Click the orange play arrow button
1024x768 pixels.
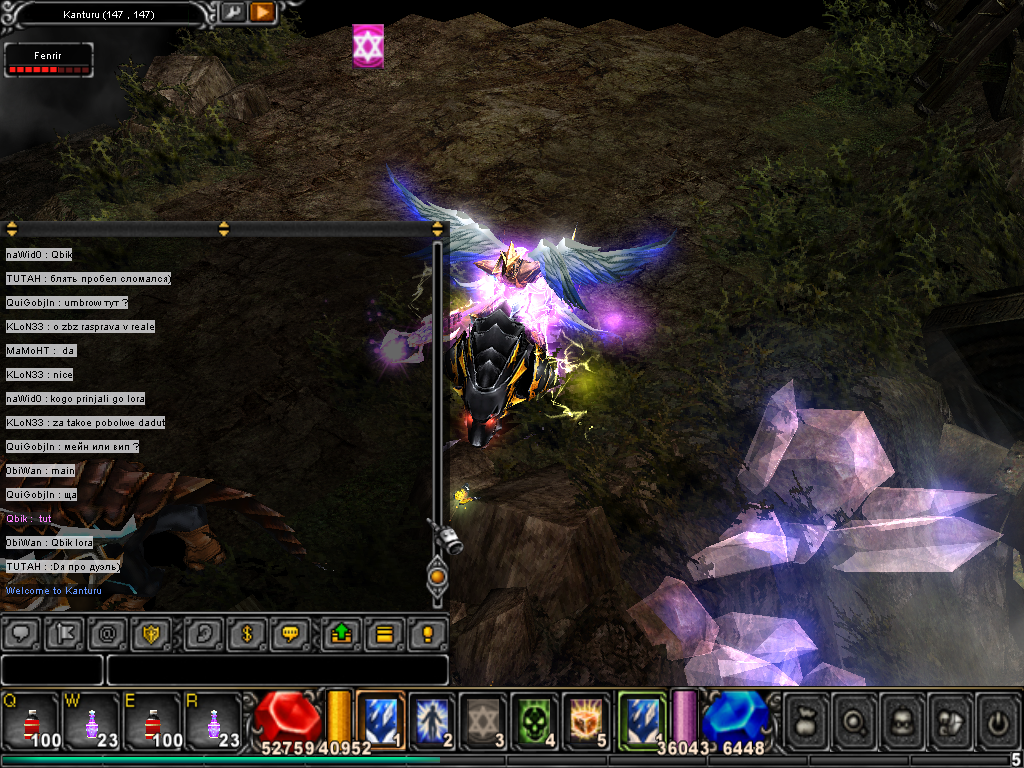tap(262, 13)
